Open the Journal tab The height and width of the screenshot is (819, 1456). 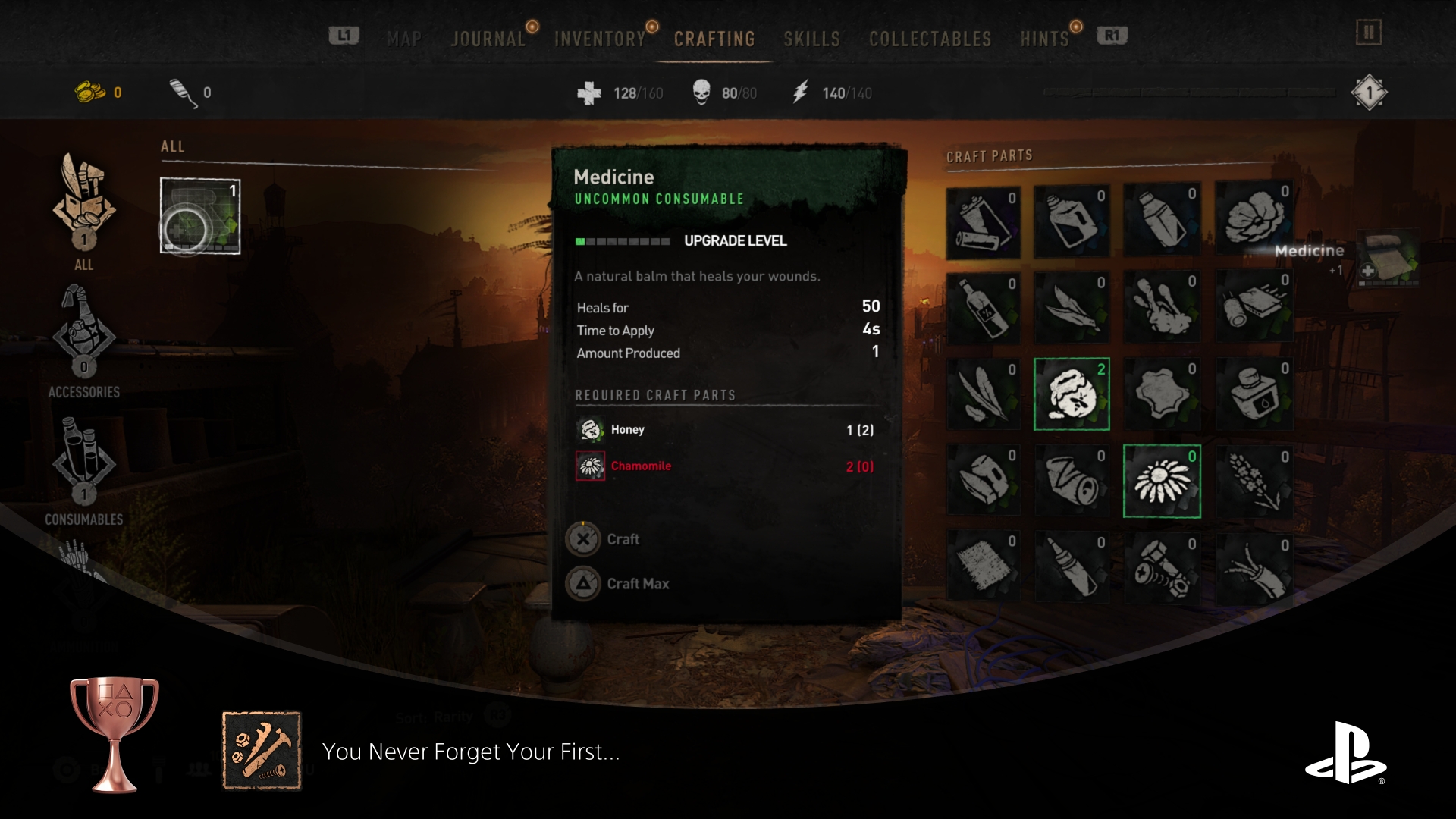tap(488, 39)
